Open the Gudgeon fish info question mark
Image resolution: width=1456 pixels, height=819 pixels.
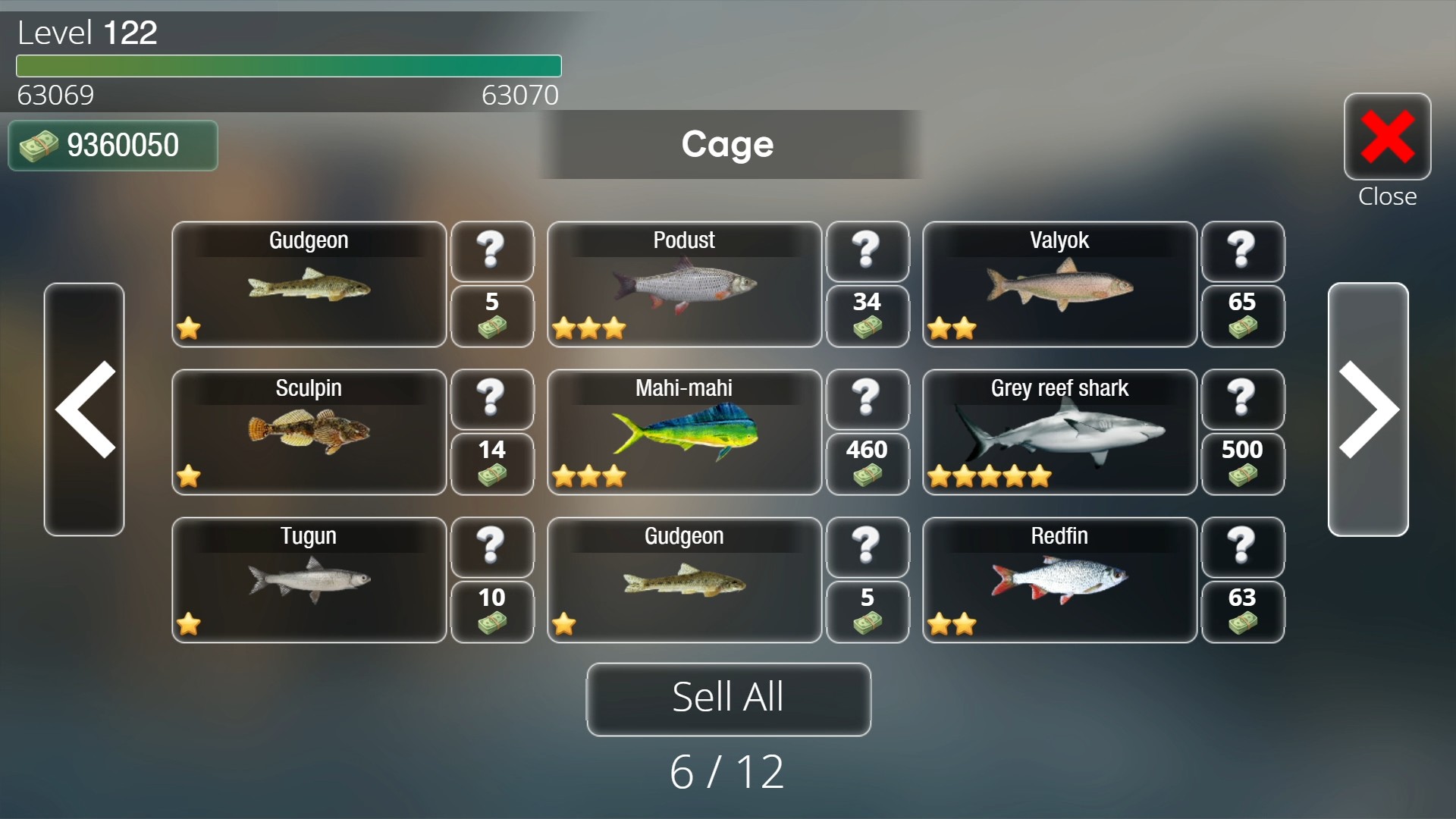pos(492,252)
